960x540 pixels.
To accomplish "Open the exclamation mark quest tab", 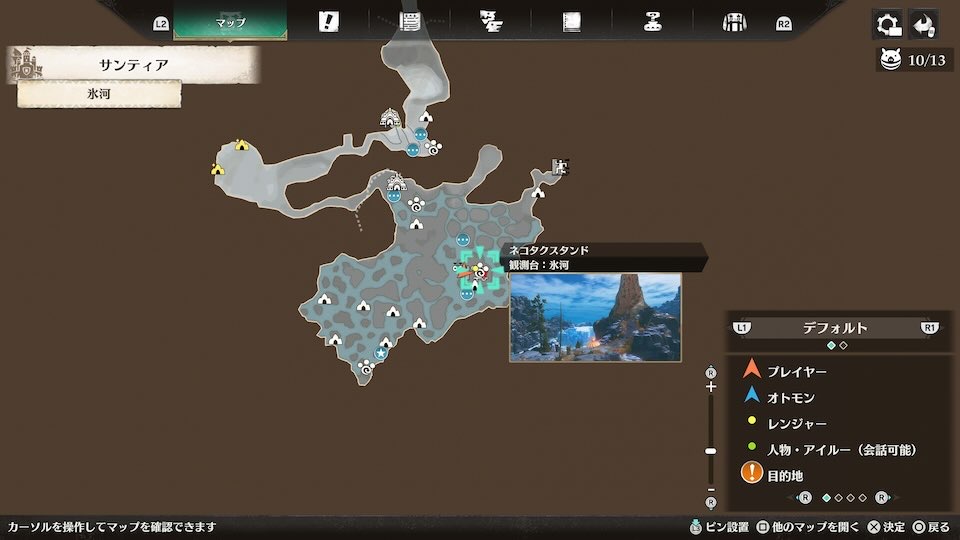I will [x=328, y=22].
